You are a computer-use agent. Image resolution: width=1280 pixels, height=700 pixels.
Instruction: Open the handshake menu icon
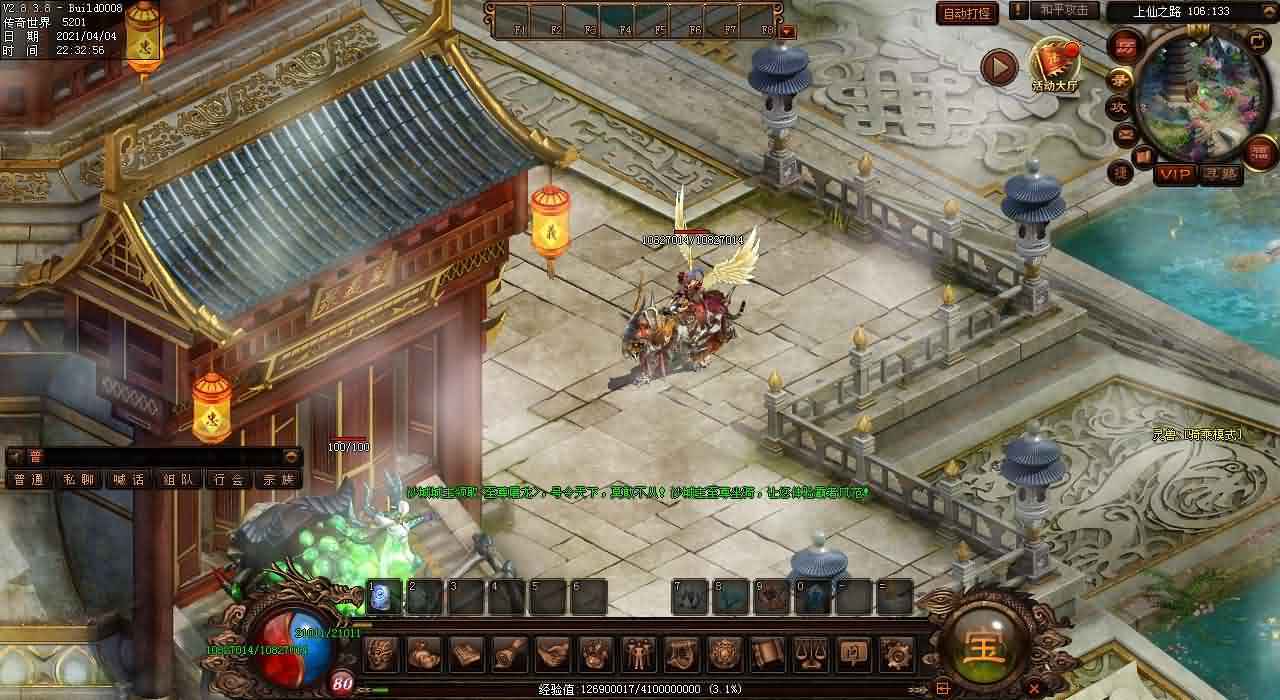tap(552, 654)
